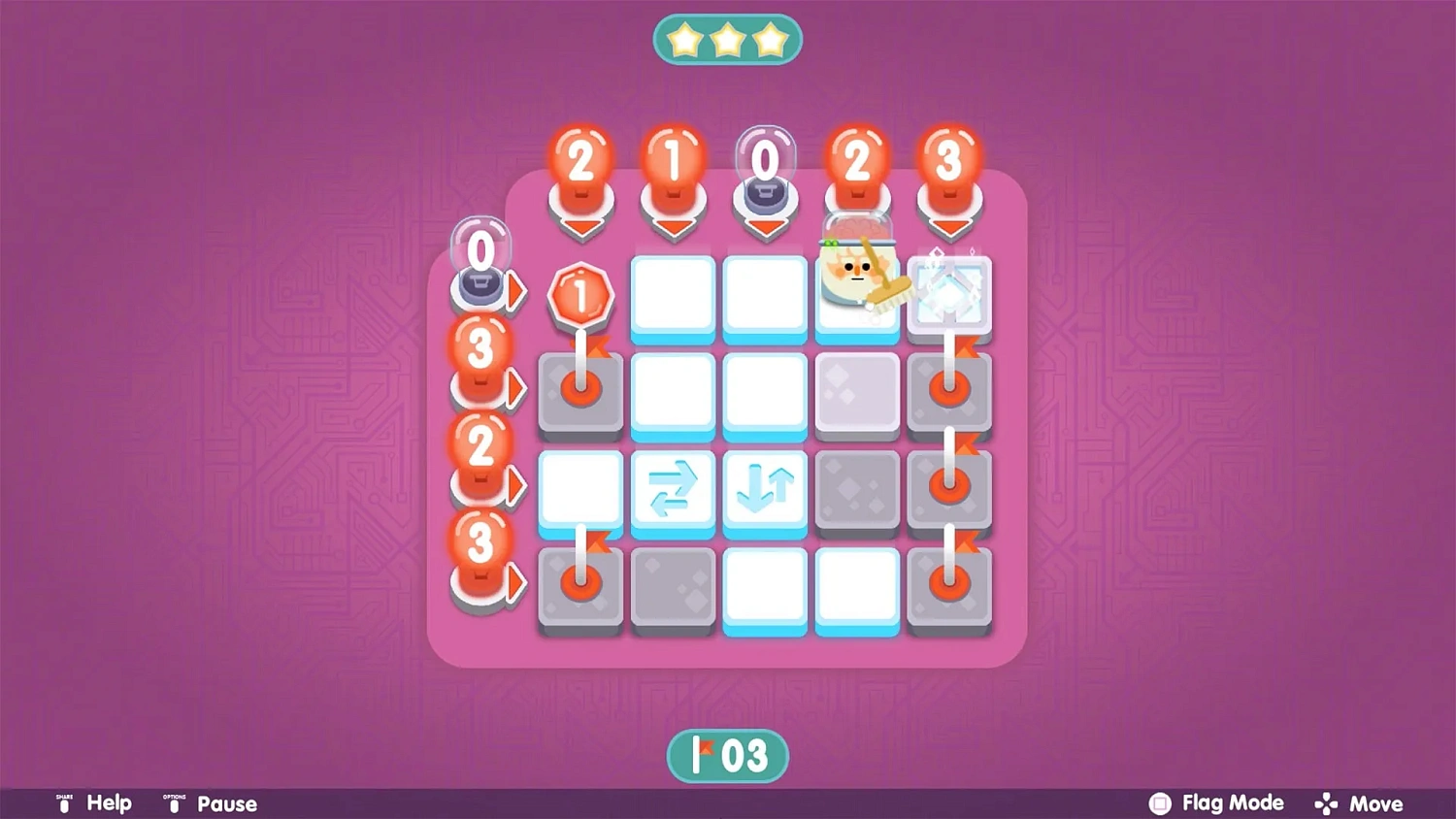Select the left-right swap arrows tile

[673, 488]
